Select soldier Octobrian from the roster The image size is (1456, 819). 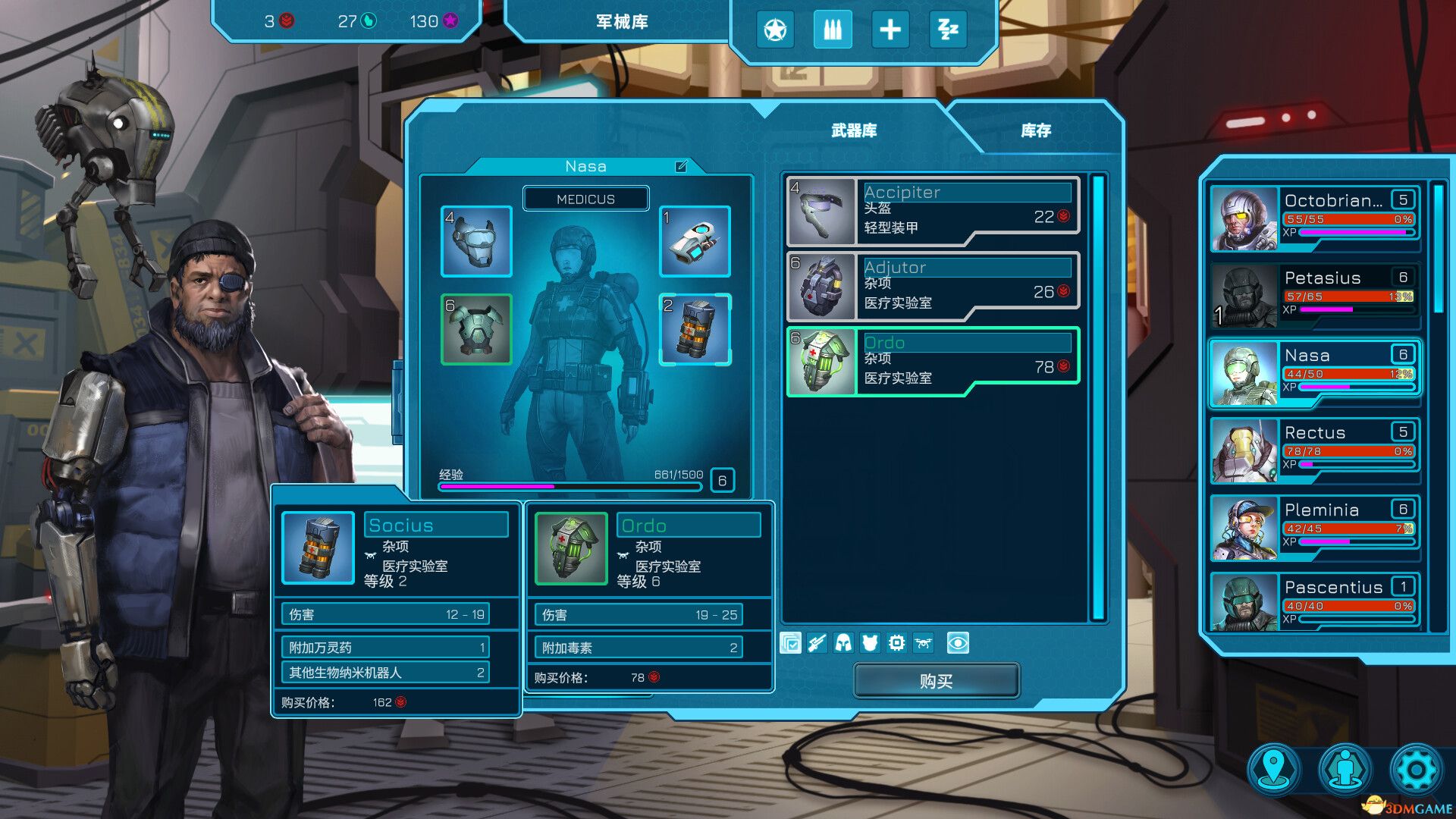[1315, 218]
